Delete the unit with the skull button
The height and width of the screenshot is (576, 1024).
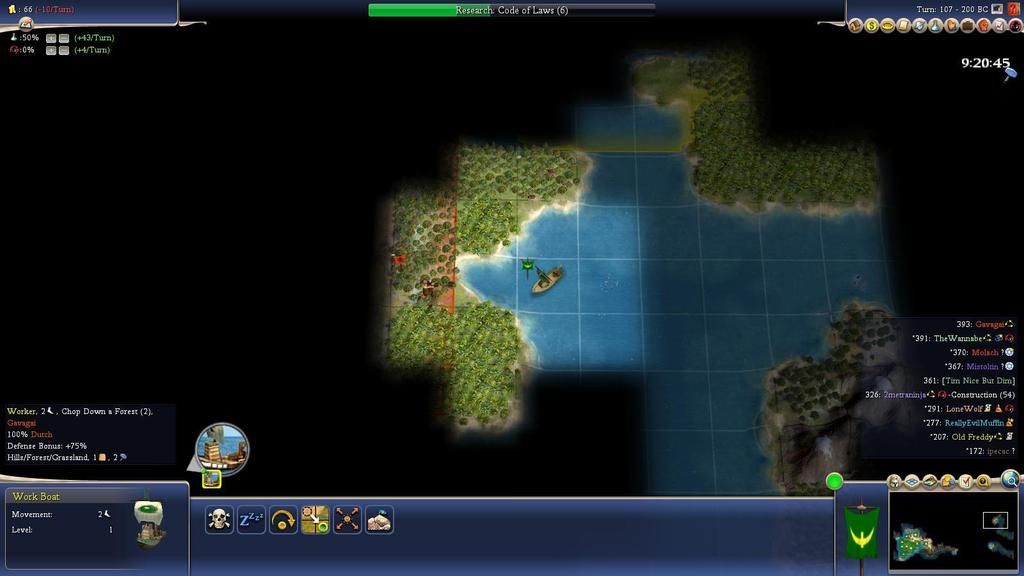[x=219, y=519]
